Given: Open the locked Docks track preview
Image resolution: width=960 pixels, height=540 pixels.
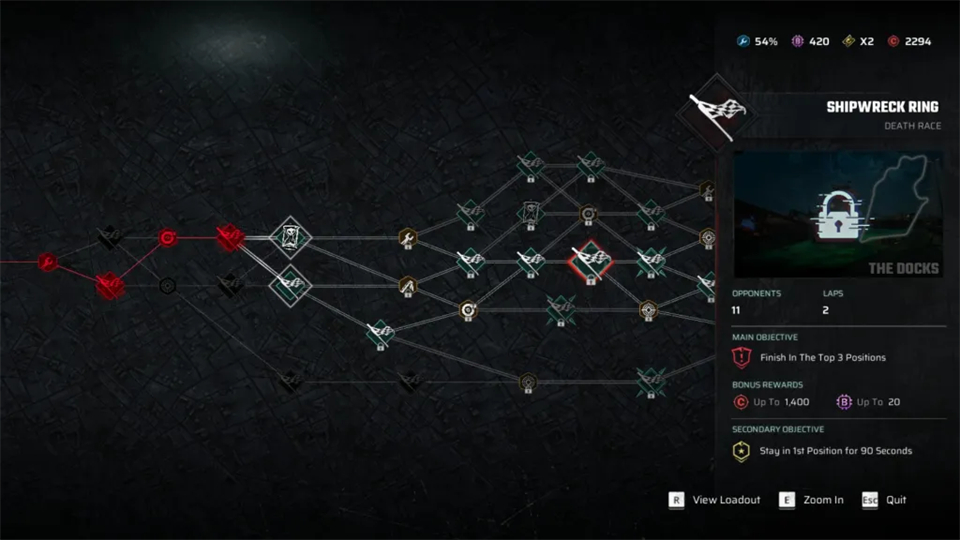Looking at the screenshot, I should [838, 214].
